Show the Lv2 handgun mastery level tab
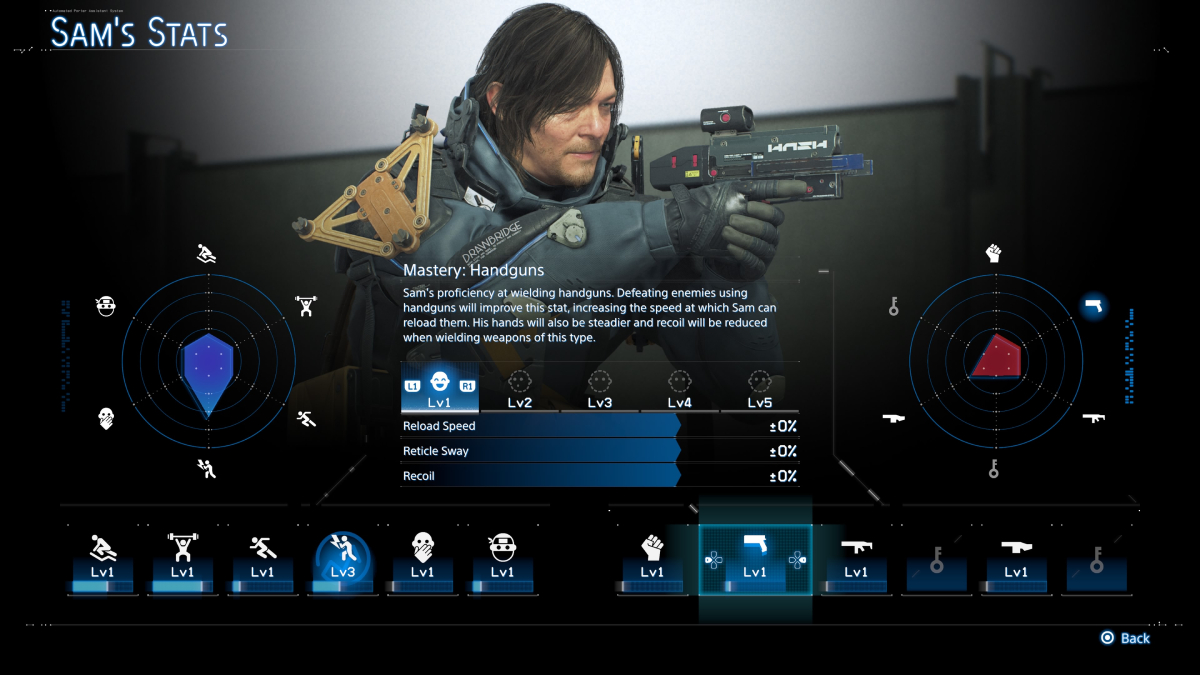This screenshot has width=1200, height=675. (x=519, y=390)
